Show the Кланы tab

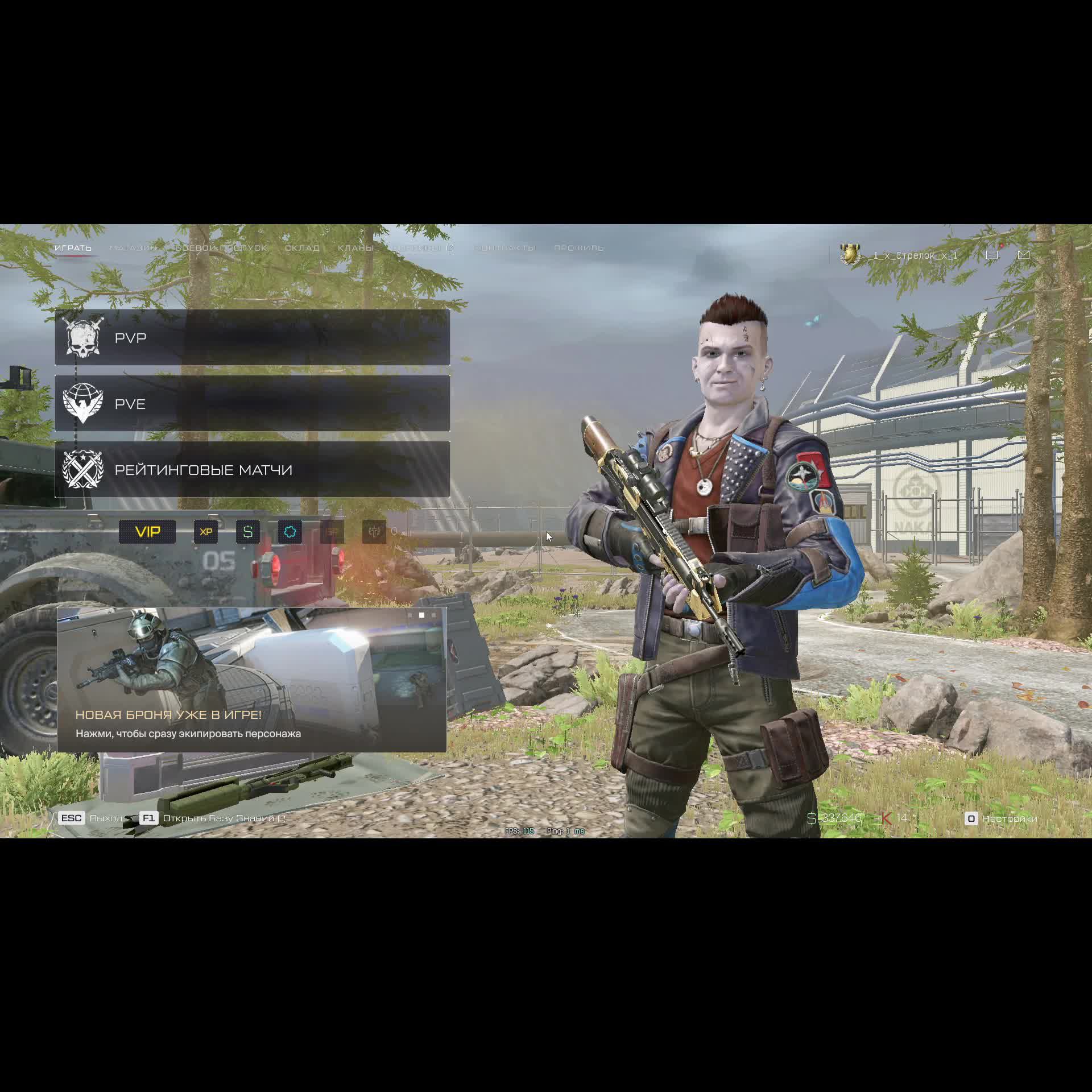[355, 248]
